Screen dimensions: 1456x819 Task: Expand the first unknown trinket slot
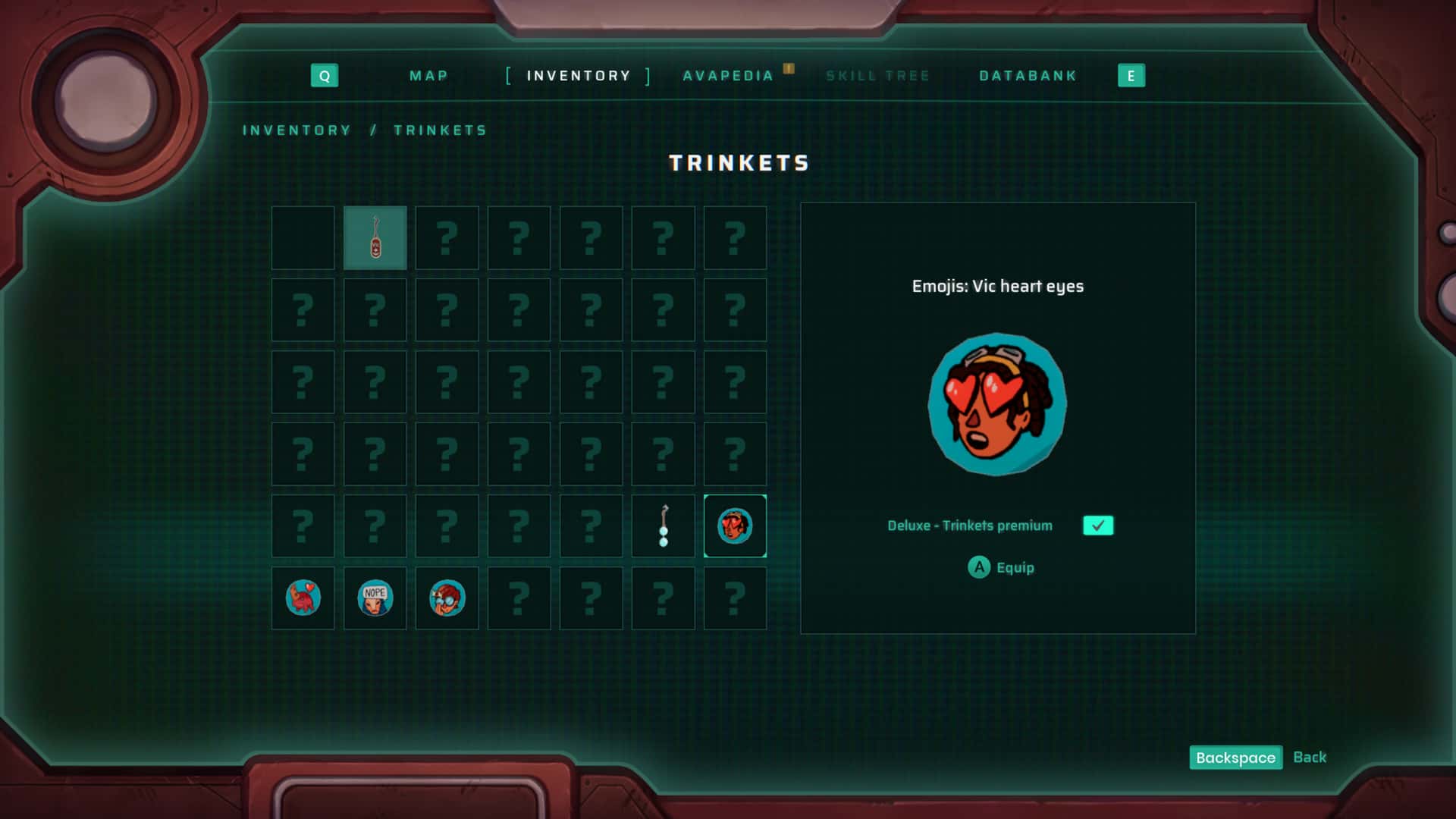(x=447, y=237)
